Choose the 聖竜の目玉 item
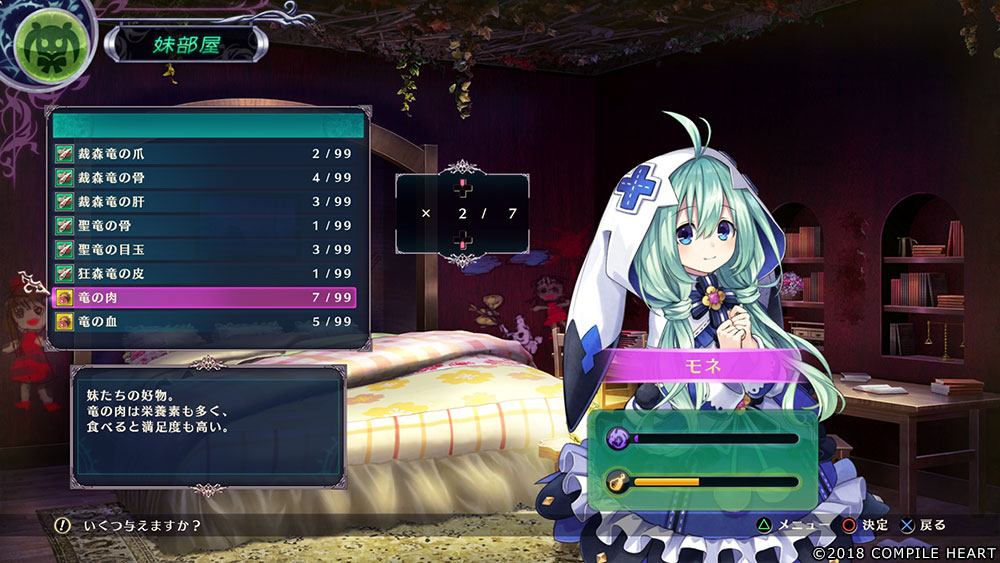Screen dimensions: 1000x563 pos(205,250)
